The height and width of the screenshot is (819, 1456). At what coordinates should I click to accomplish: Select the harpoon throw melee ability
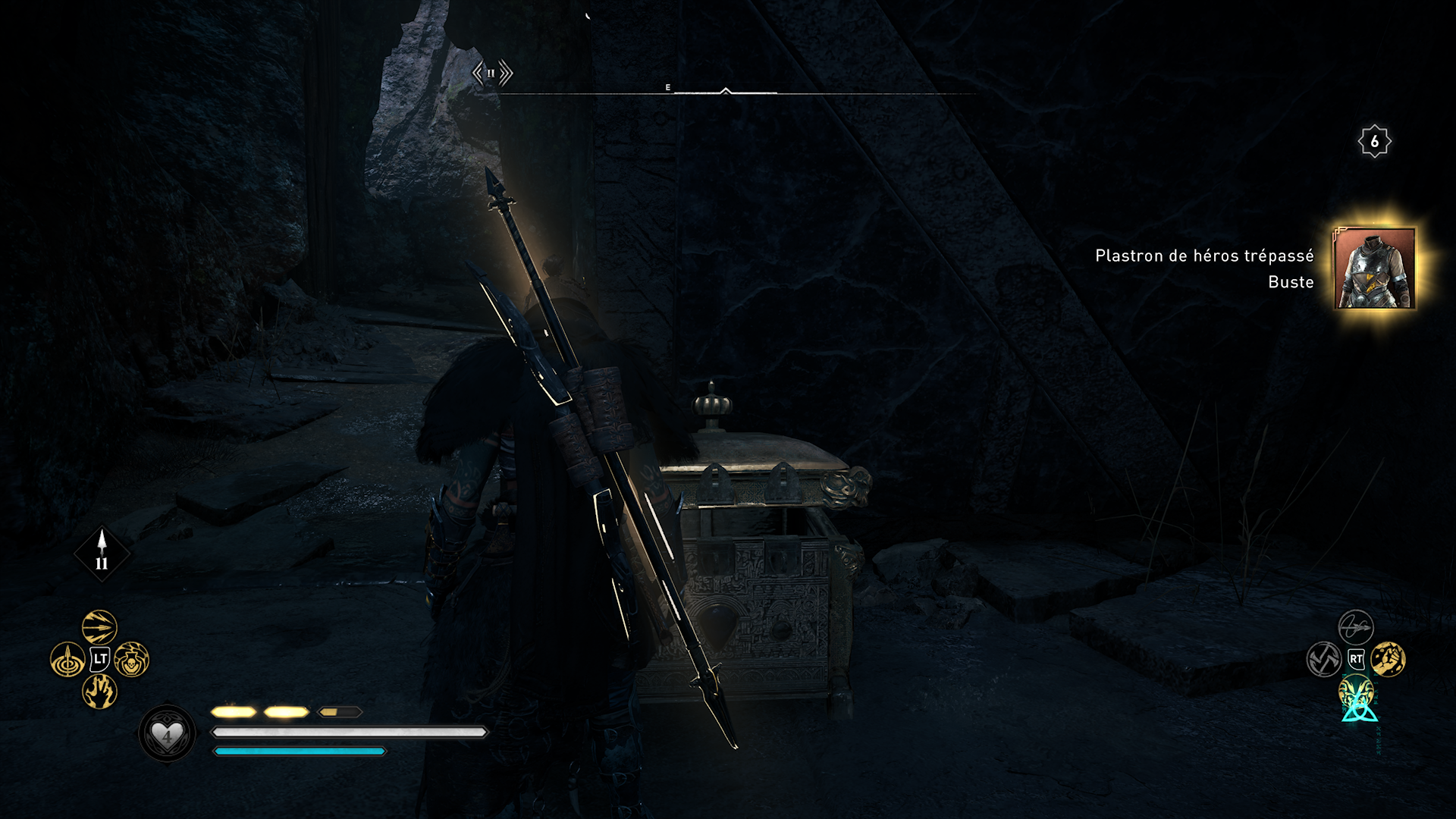[1355, 627]
